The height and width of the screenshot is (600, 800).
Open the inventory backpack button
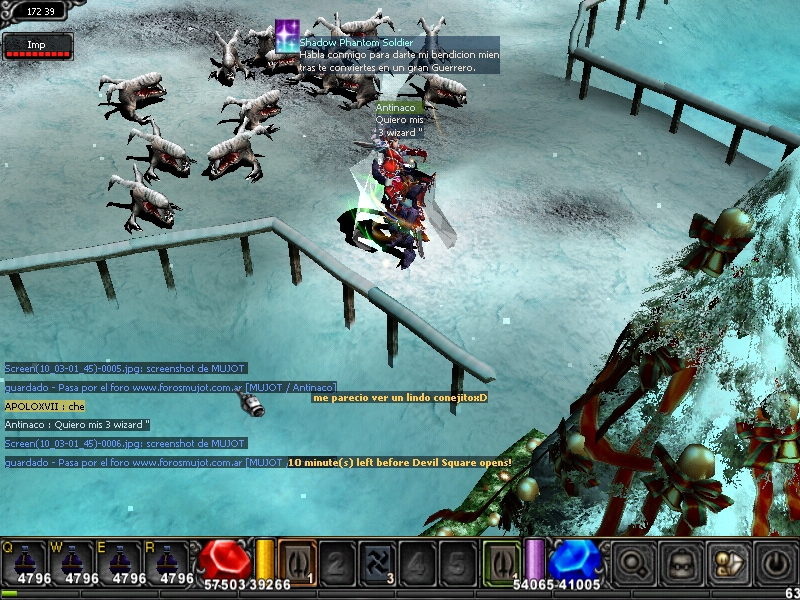coord(680,563)
